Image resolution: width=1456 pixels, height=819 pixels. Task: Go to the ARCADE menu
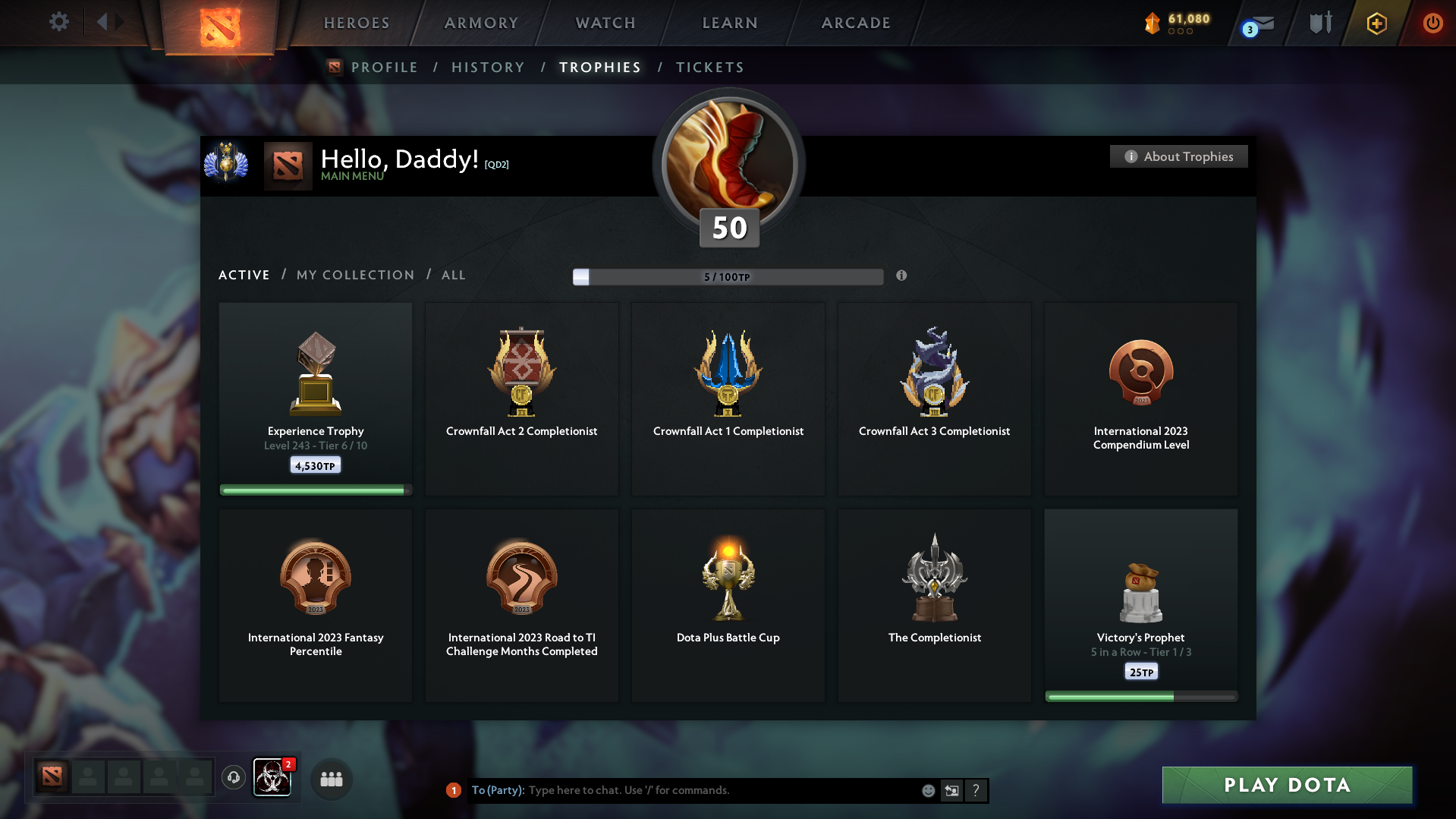[856, 23]
